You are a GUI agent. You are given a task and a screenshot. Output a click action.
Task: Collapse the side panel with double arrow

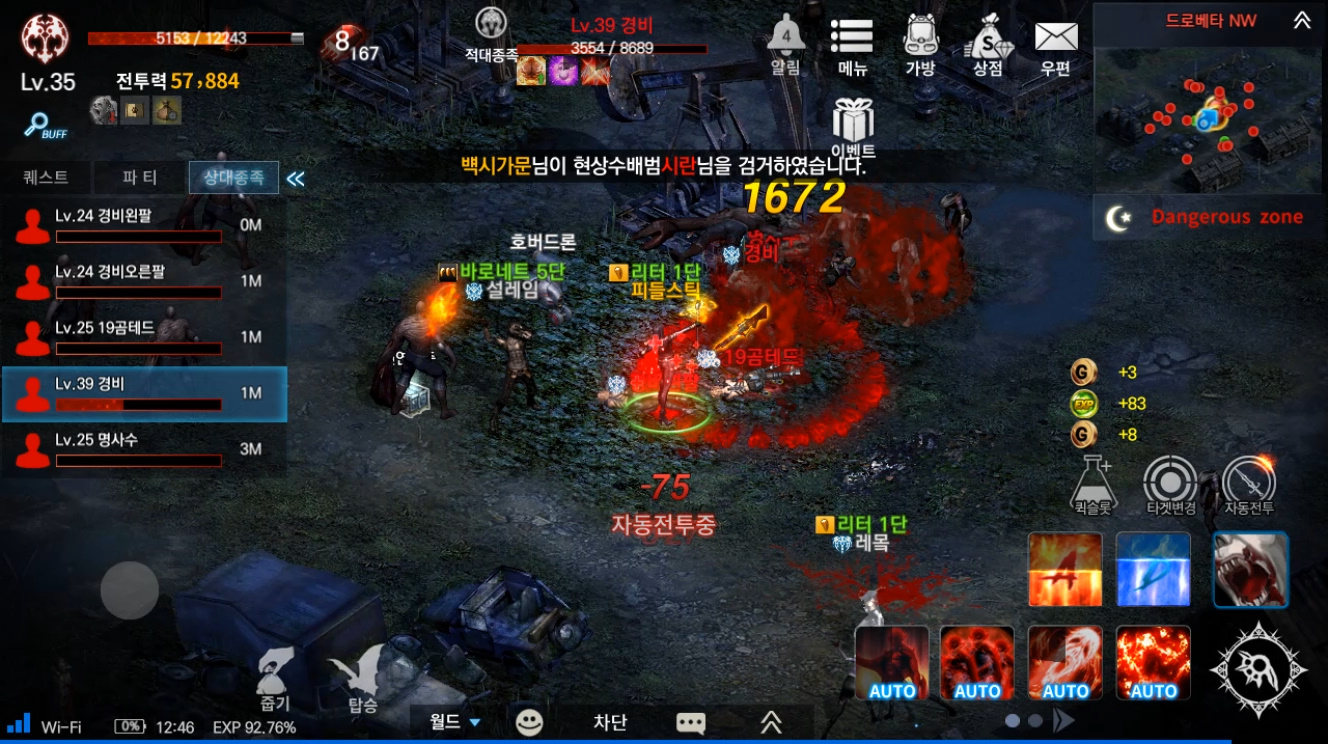296,179
